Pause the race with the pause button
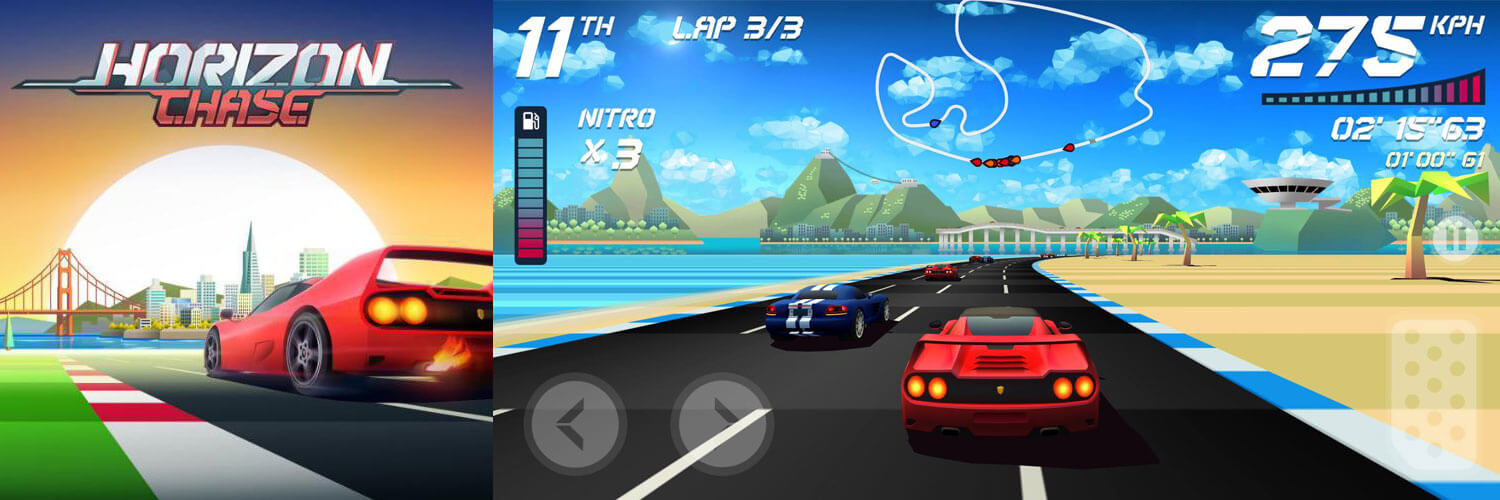Image resolution: width=1500 pixels, height=500 pixels. 1453,239
